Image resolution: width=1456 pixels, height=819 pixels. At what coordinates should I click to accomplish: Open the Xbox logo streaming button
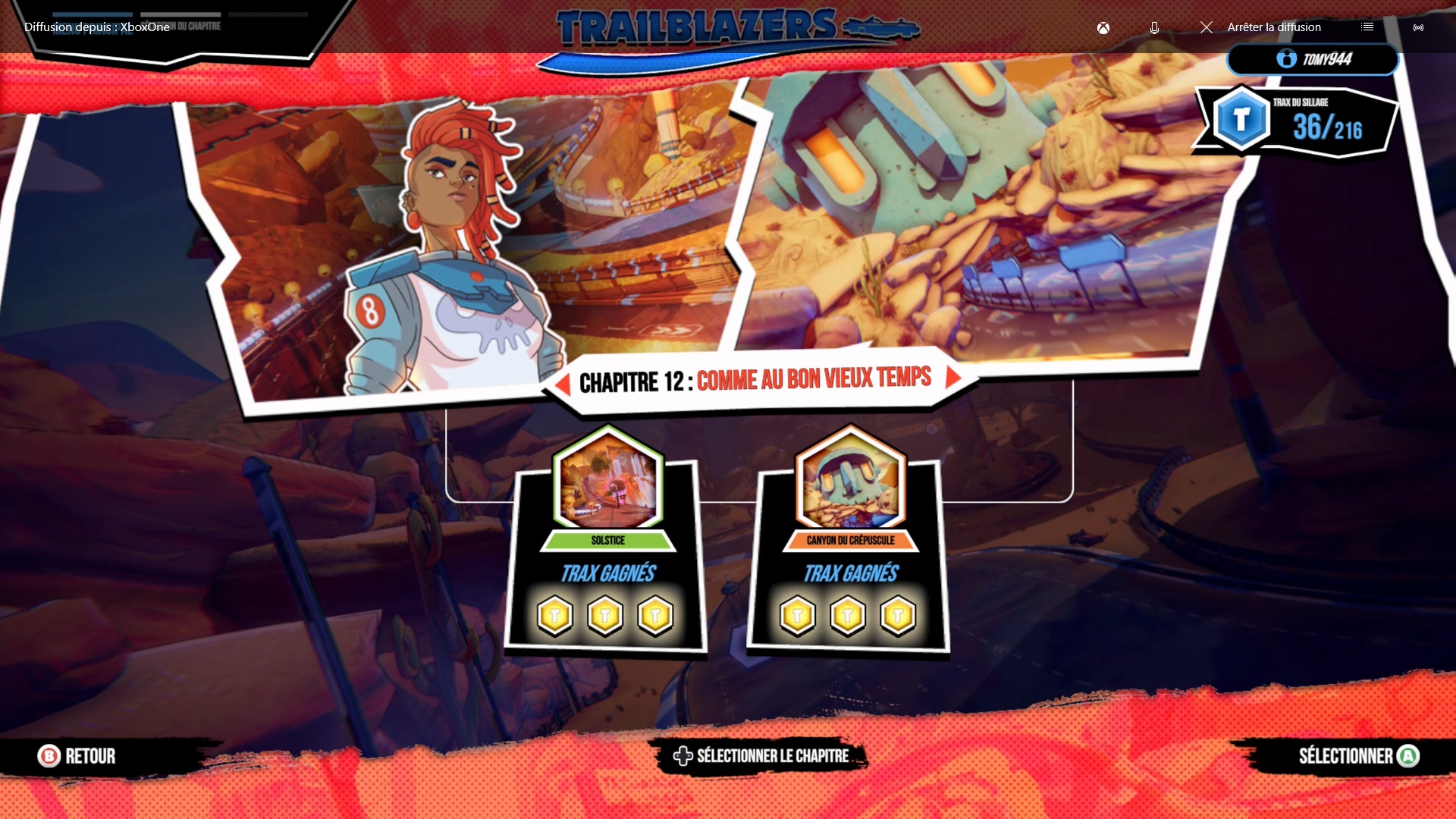(1103, 28)
